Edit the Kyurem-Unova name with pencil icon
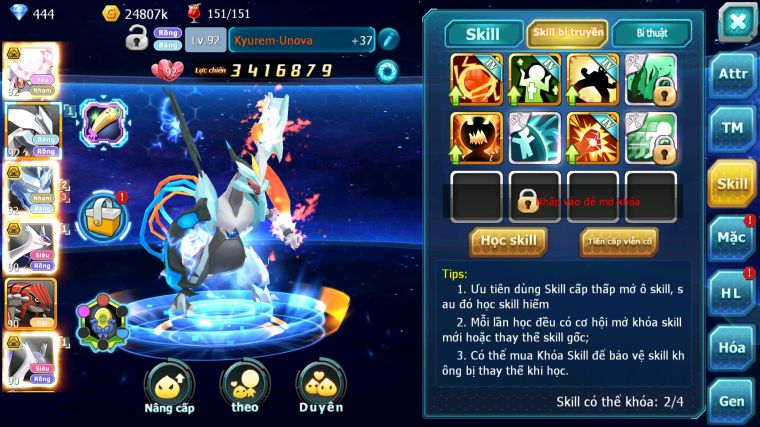The height and width of the screenshot is (427, 760). (x=389, y=40)
